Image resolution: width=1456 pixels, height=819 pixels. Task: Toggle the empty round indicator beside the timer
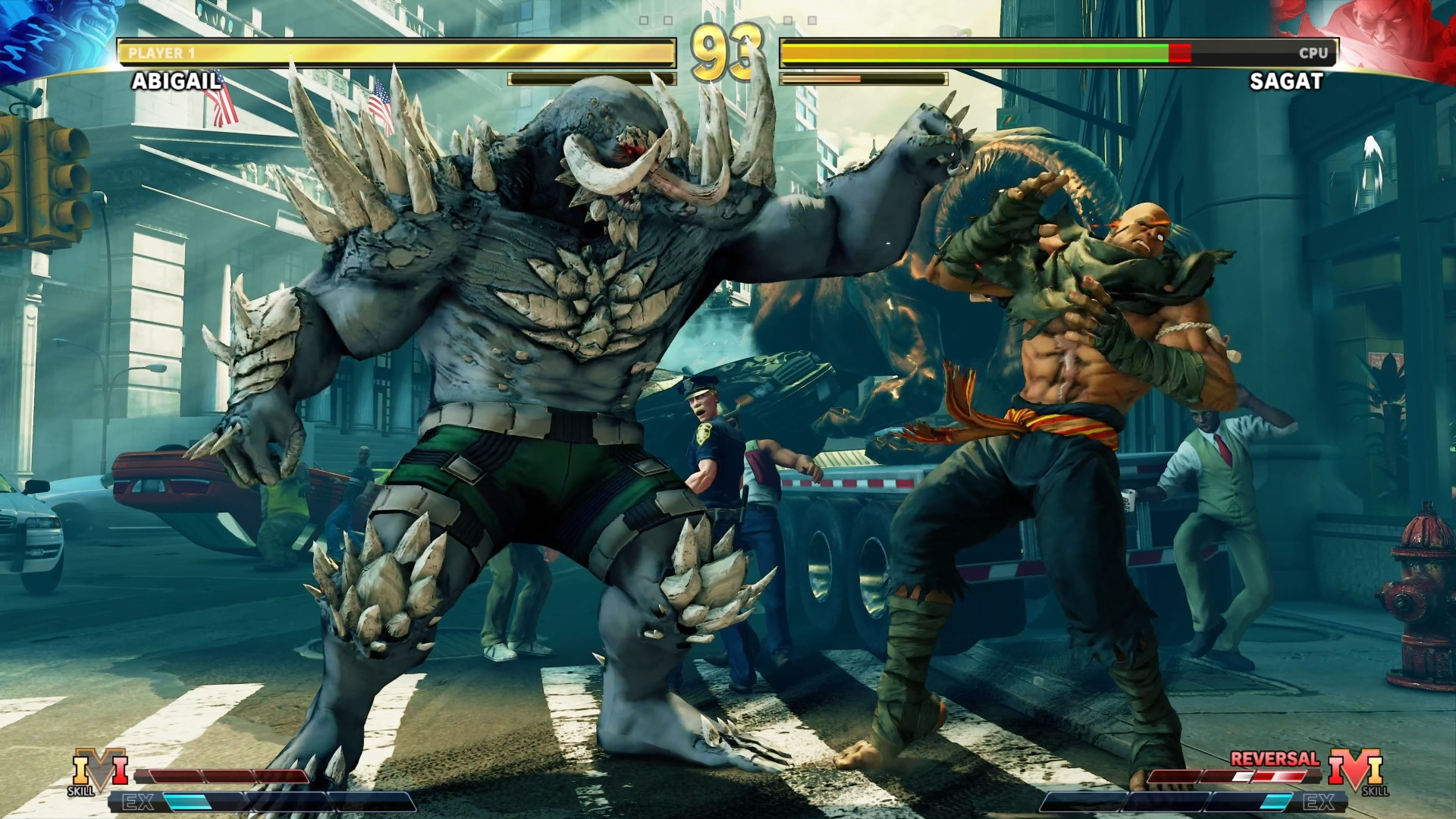667,20
